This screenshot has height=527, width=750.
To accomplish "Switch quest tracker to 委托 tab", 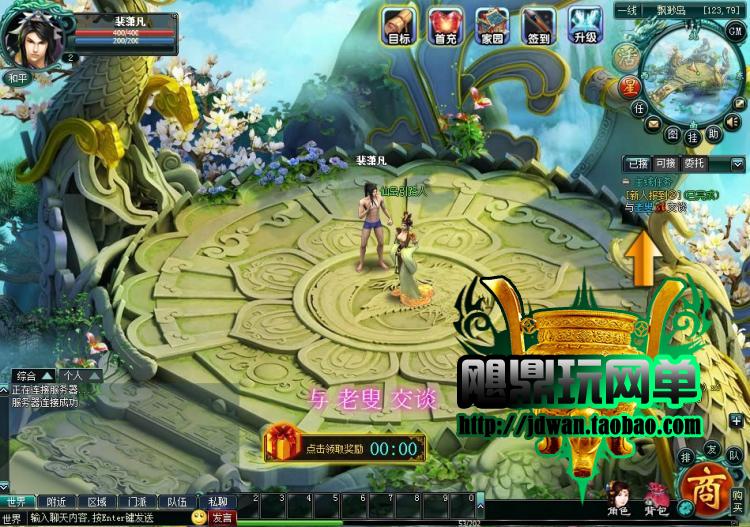I will click(694, 163).
